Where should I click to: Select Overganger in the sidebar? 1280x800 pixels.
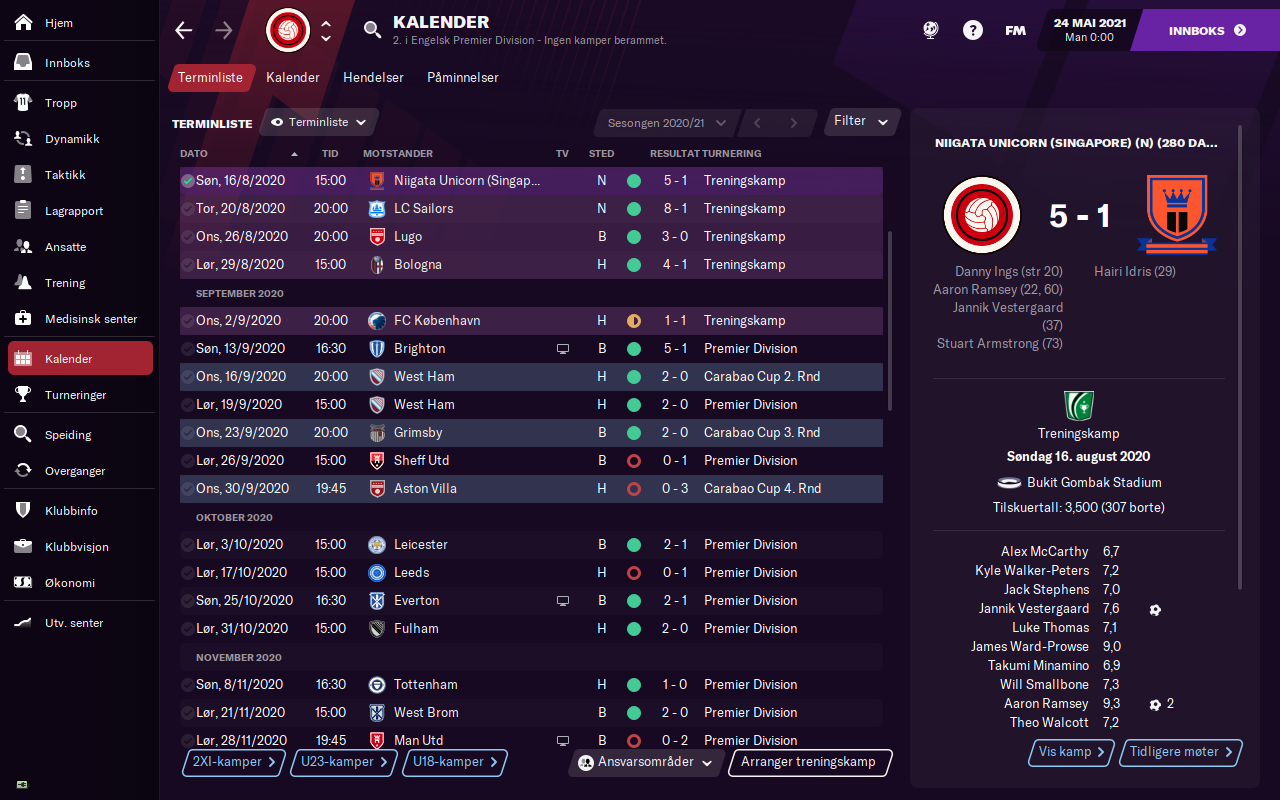pyautogui.click(x=75, y=471)
